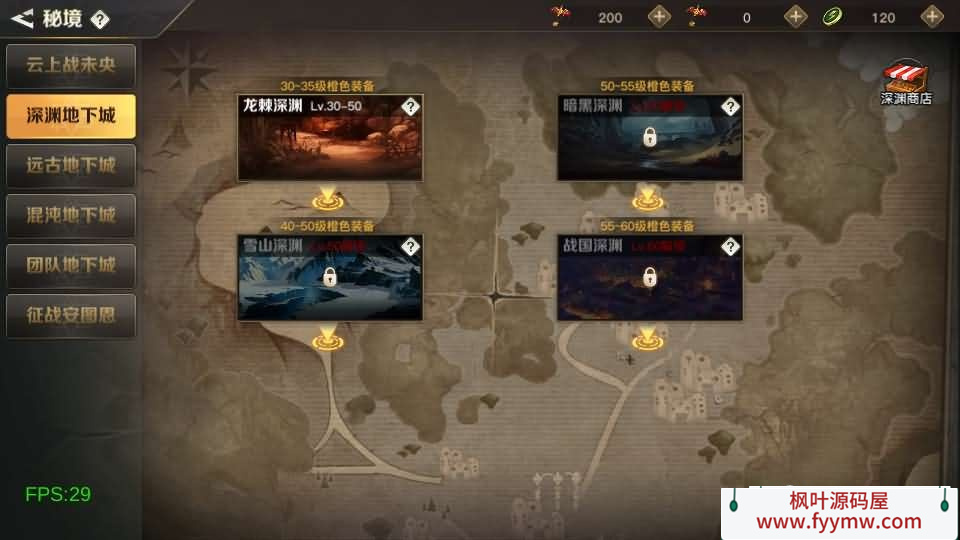This screenshot has height=540, width=960.
Task: Open the 征战安图恩 tab
Action: coord(71,315)
